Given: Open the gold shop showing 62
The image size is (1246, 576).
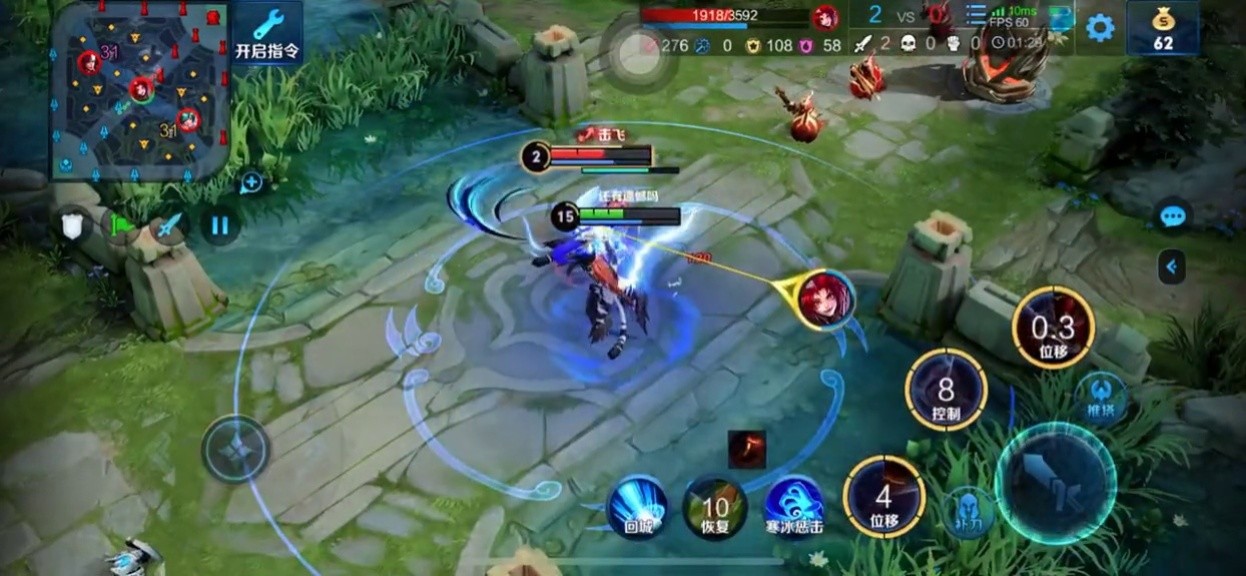Looking at the screenshot, I should [1162, 28].
